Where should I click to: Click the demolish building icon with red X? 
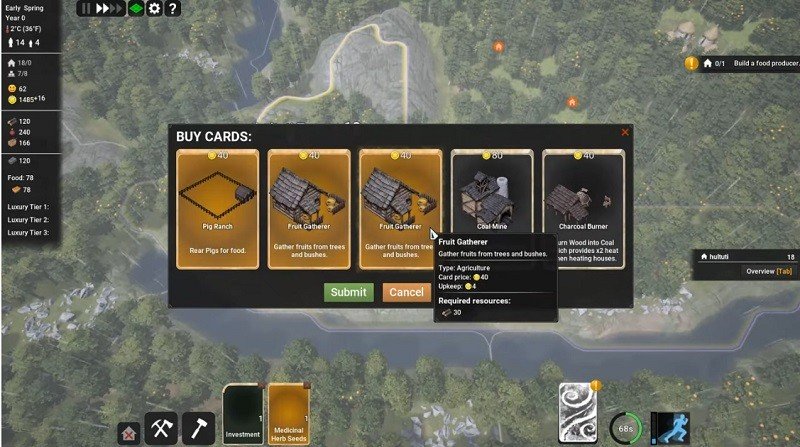coord(128,433)
